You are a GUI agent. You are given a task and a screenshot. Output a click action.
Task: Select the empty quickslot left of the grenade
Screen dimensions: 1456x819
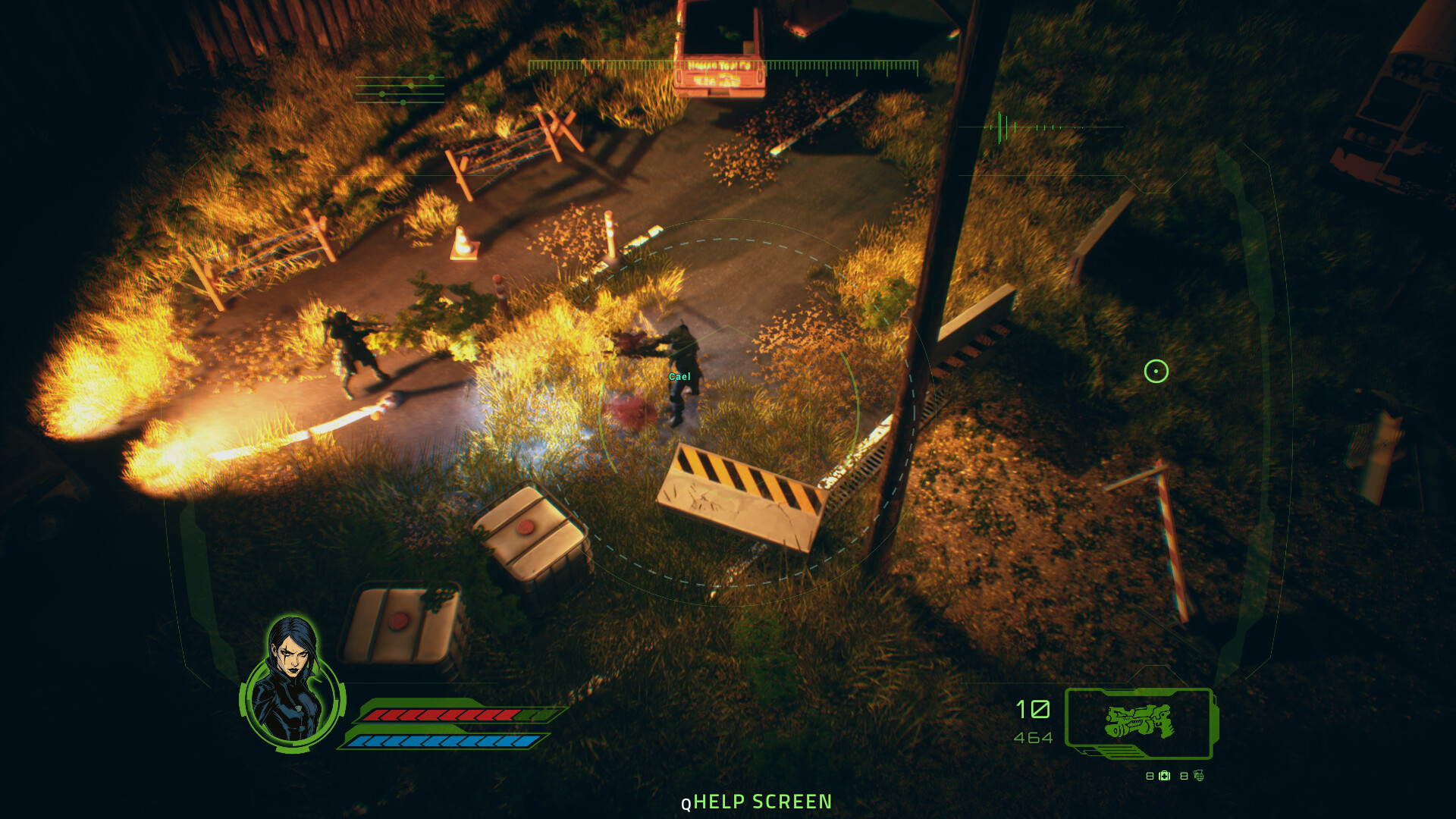pos(1184,776)
